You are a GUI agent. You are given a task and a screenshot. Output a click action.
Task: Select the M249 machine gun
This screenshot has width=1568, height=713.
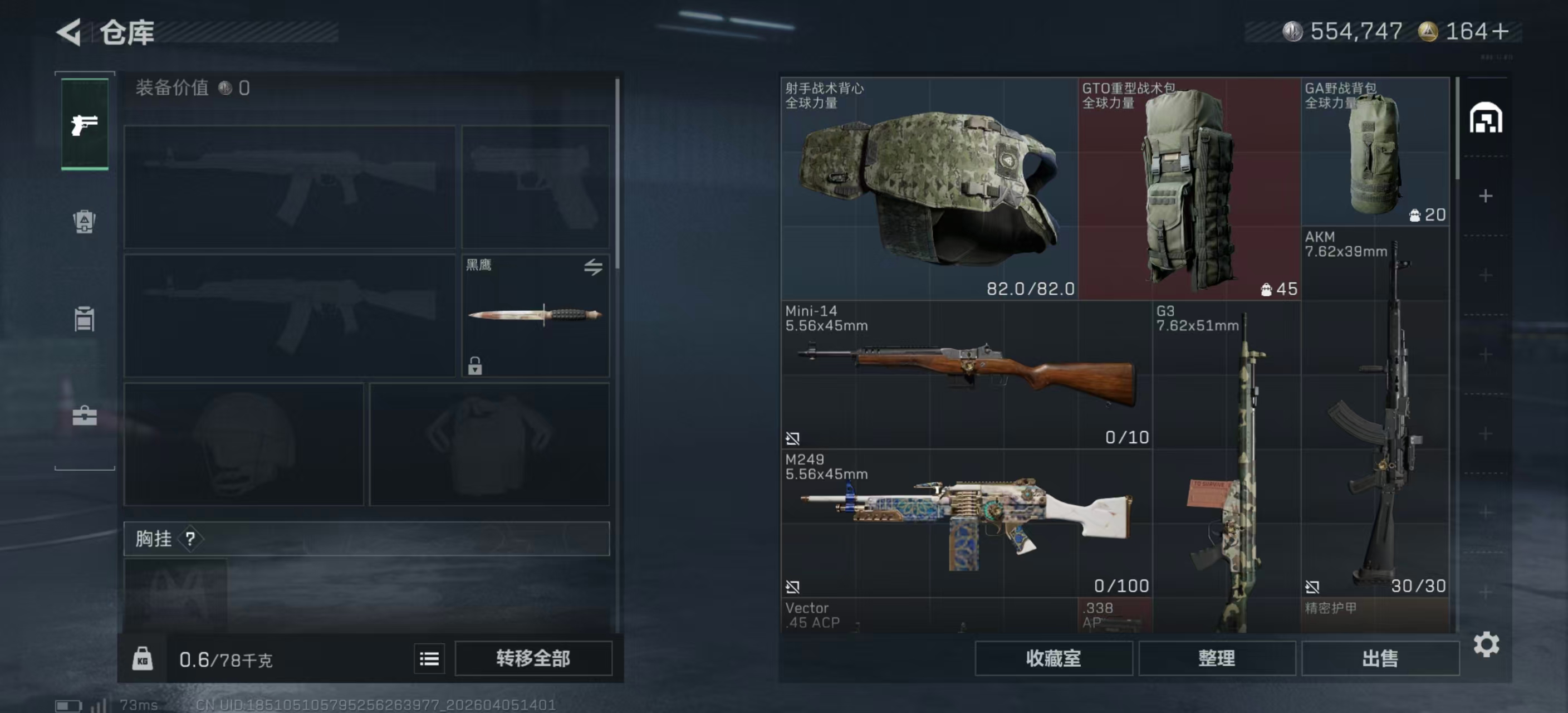tap(966, 524)
